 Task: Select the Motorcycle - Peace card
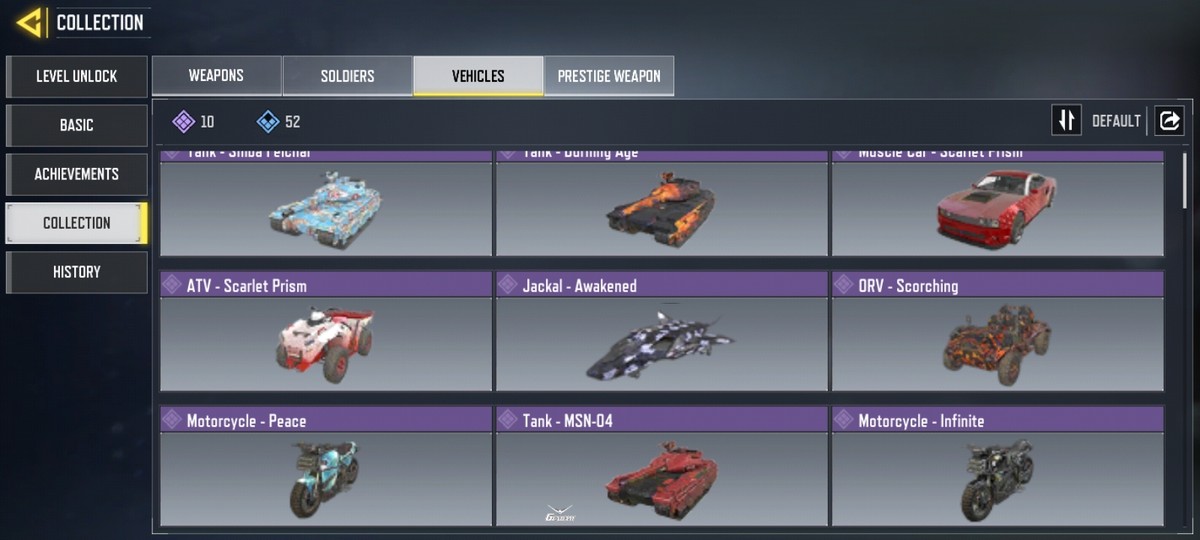[x=326, y=467]
